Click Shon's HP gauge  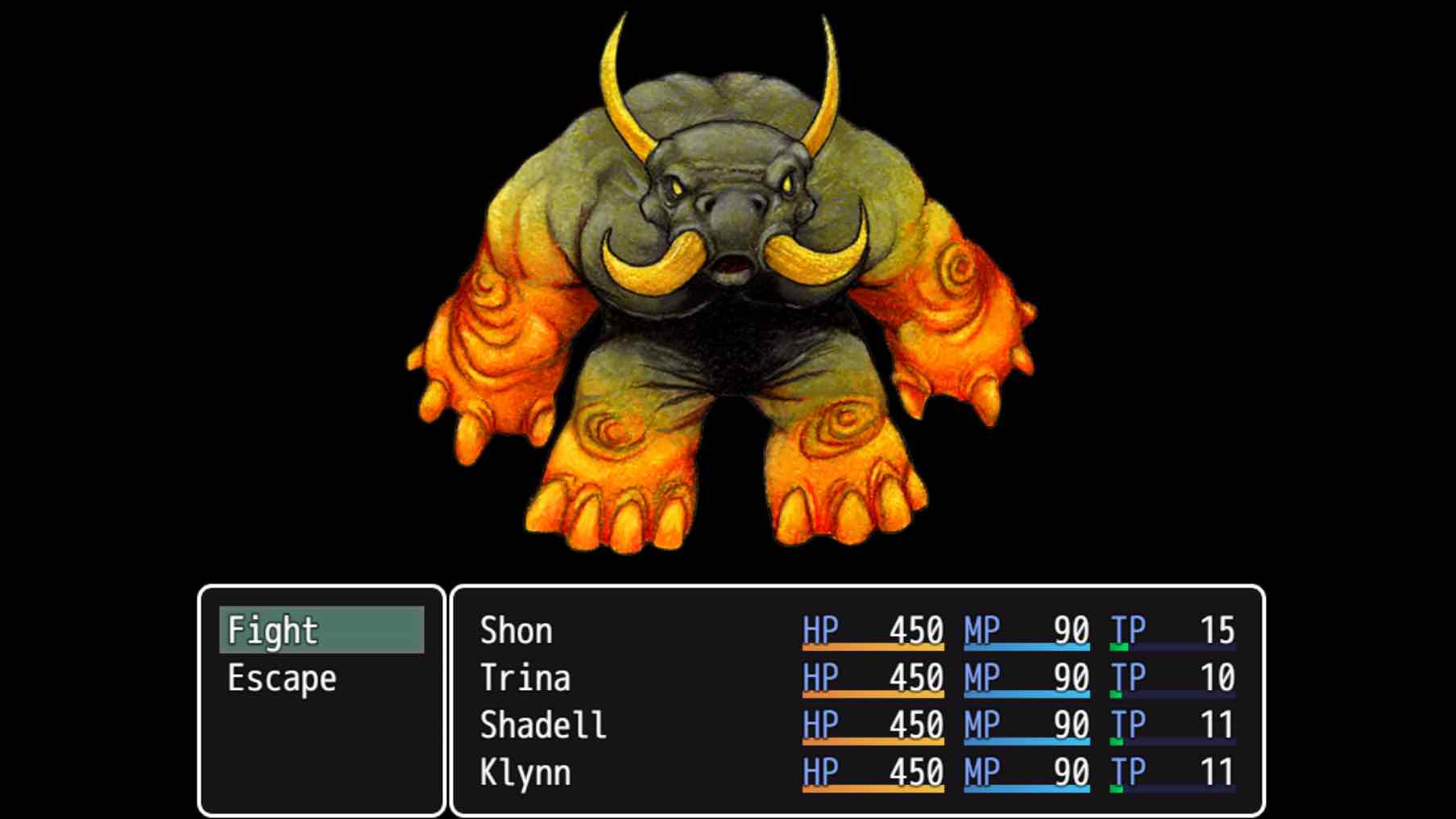click(874, 646)
